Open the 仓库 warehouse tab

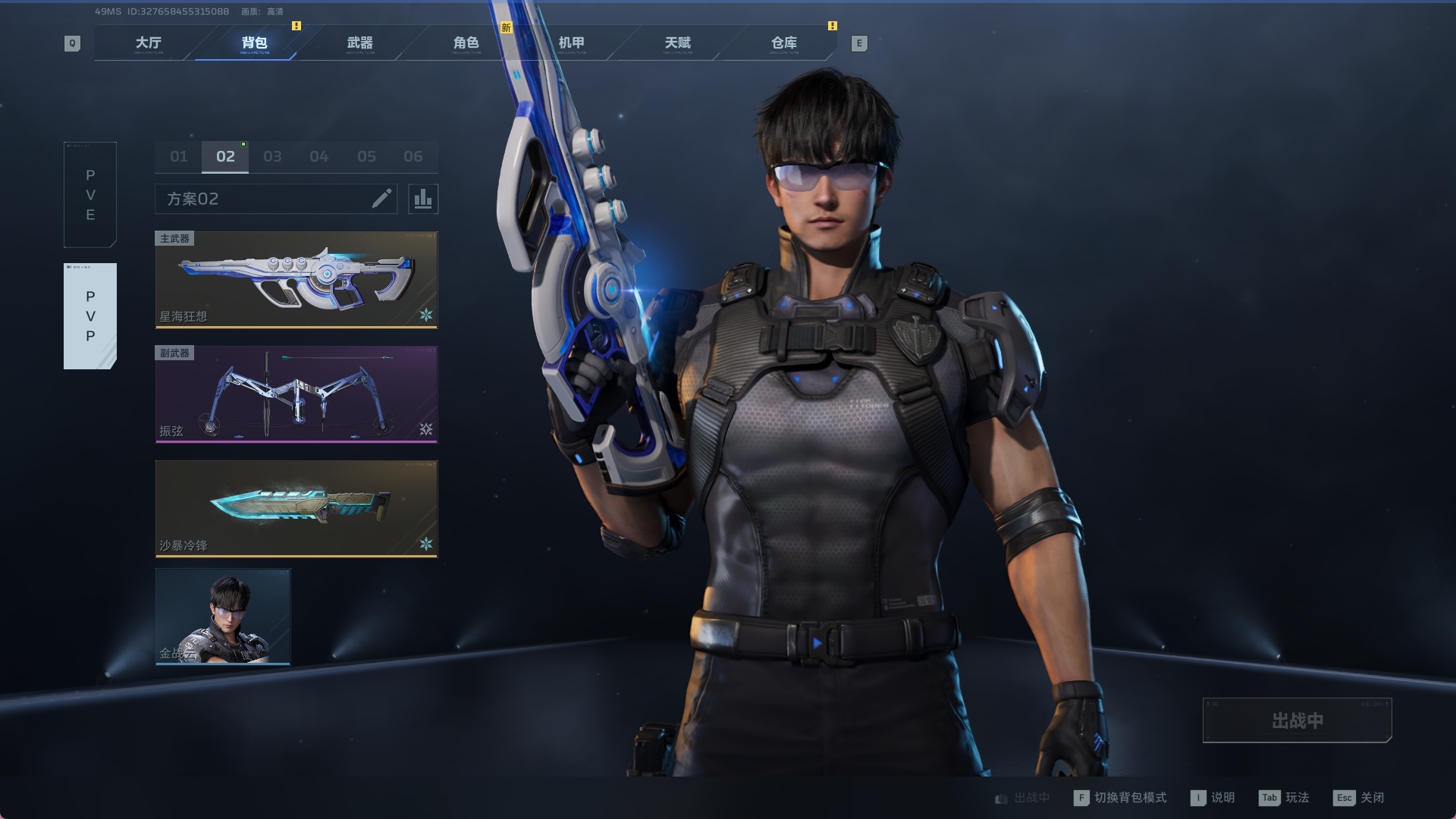tap(784, 43)
